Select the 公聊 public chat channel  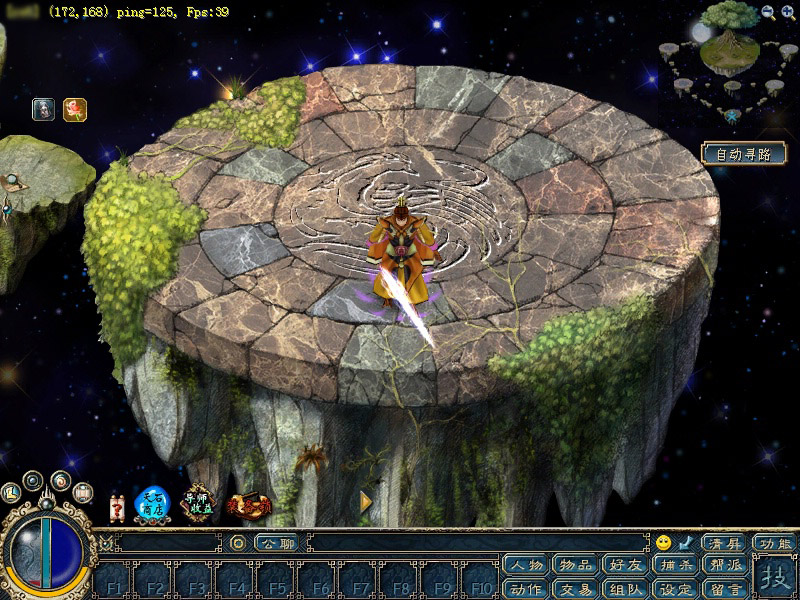pos(275,543)
